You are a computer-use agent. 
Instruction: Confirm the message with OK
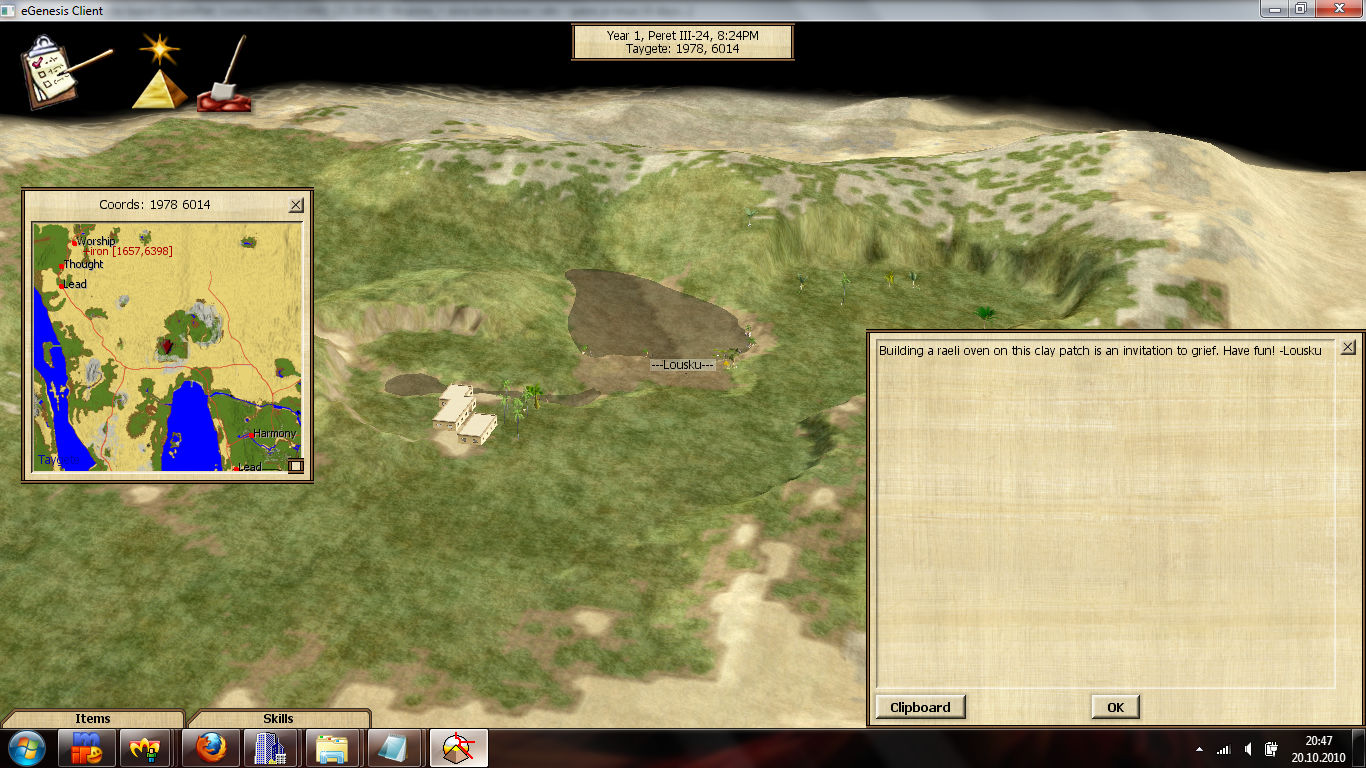(x=1115, y=707)
